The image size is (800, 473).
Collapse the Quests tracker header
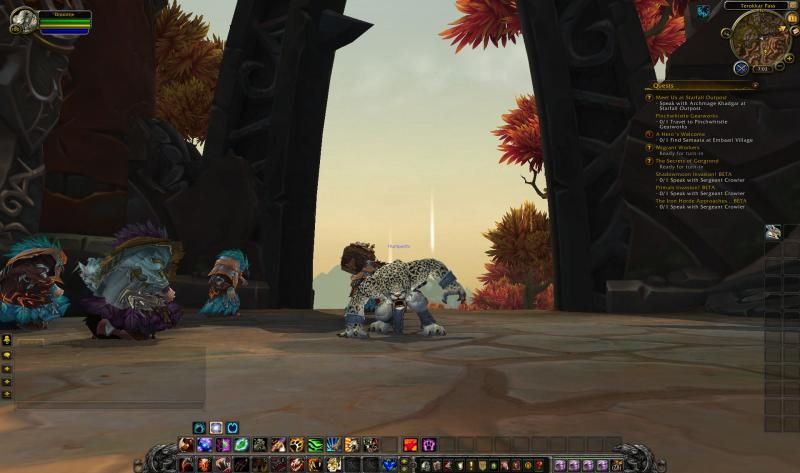point(755,86)
